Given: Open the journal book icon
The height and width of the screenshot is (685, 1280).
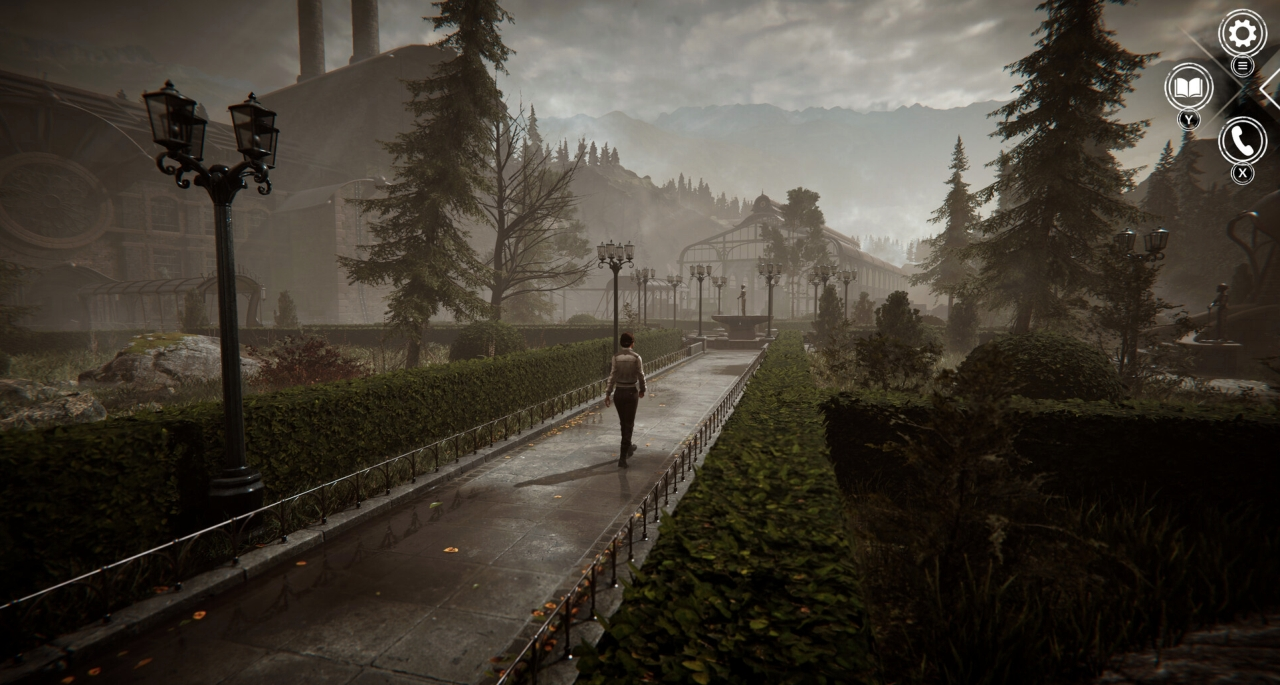Looking at the screenshot, I should coord(1189,88).
